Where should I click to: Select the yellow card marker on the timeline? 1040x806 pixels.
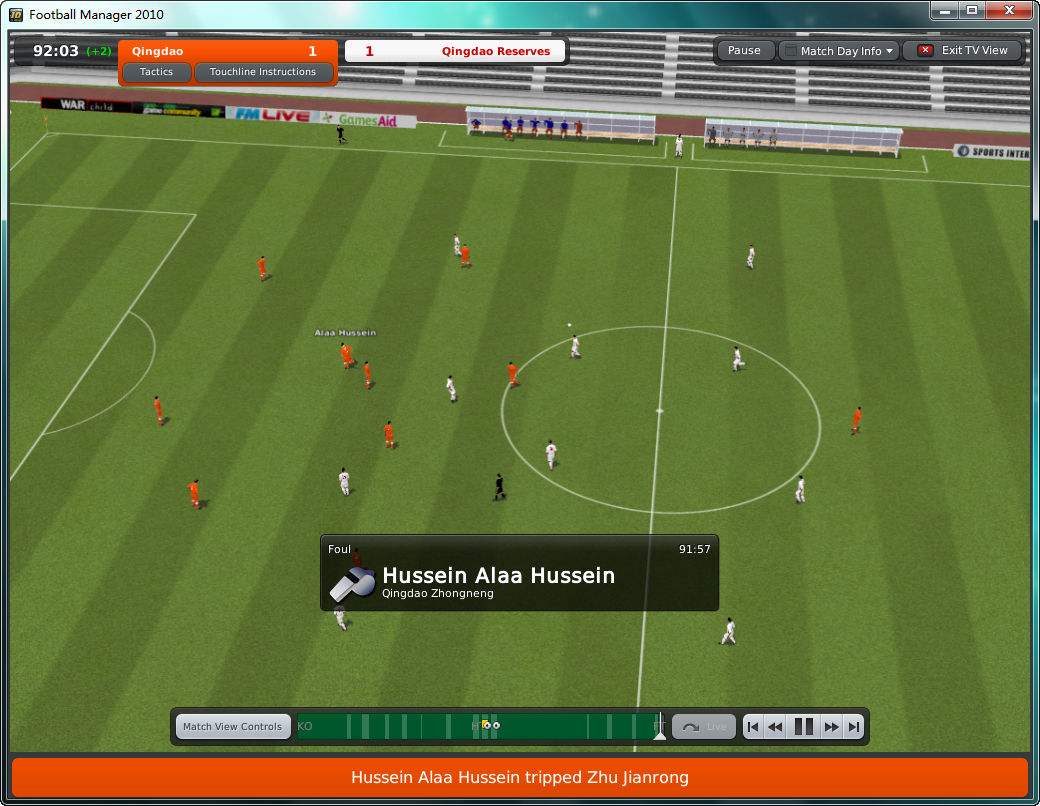click(x=485, y=725)
